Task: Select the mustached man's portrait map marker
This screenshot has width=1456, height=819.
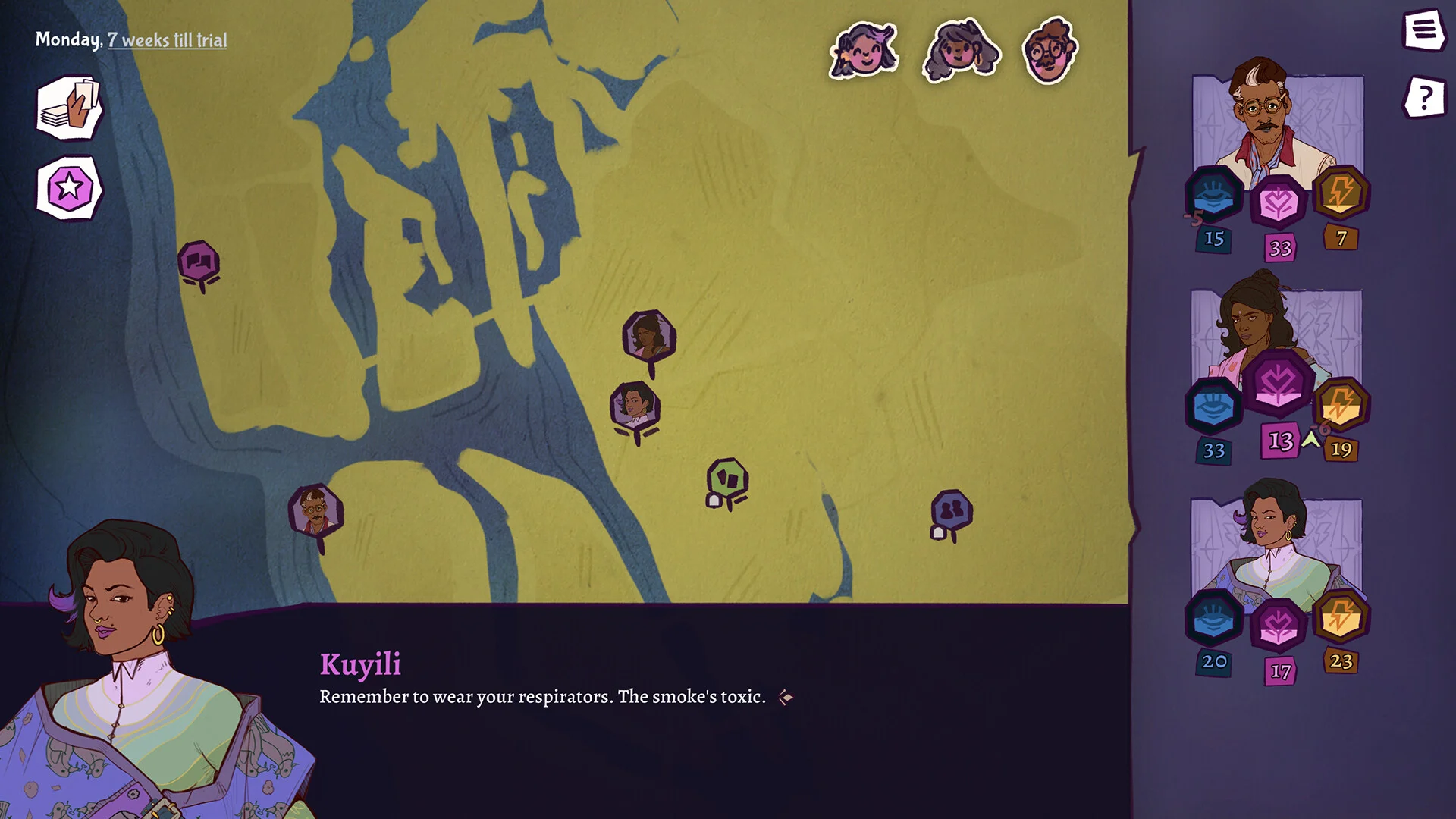Action: 315,510
